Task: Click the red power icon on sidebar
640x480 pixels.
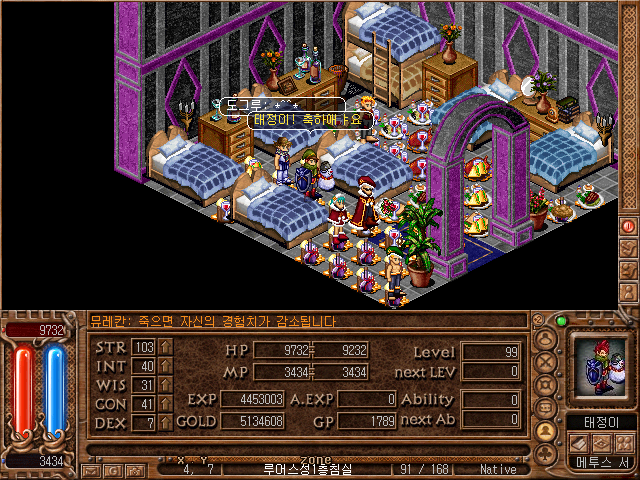Action: [629, 226]
